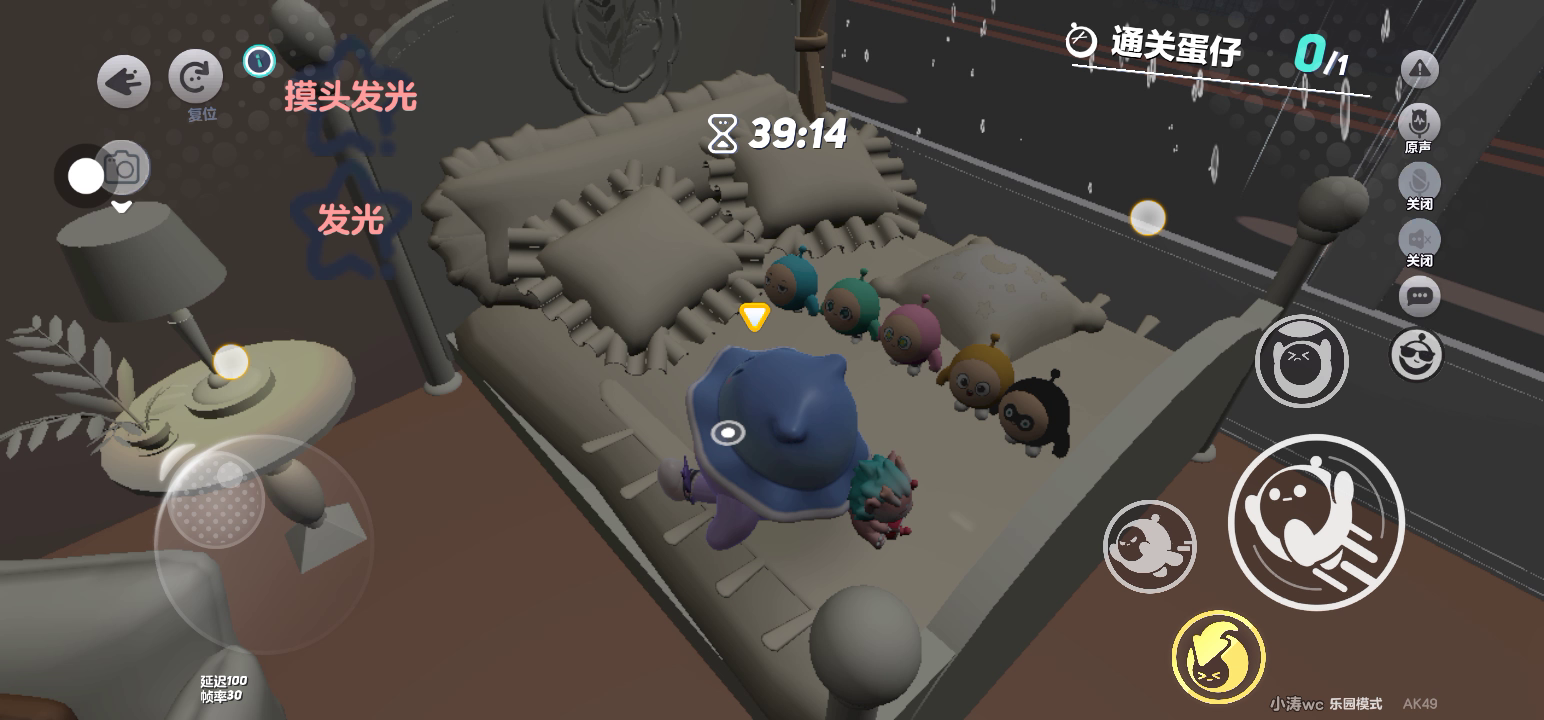Open the teal-ringed info icon
Viewport: 1544px width, 720px height.
260,62
